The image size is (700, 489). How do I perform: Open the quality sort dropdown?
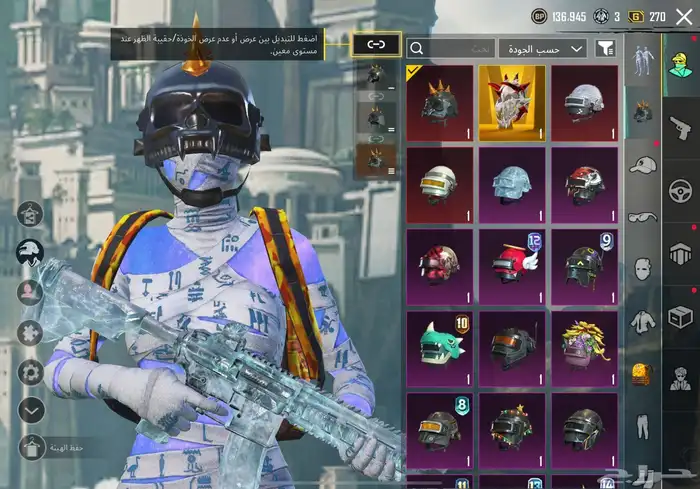tap(544, 48)
